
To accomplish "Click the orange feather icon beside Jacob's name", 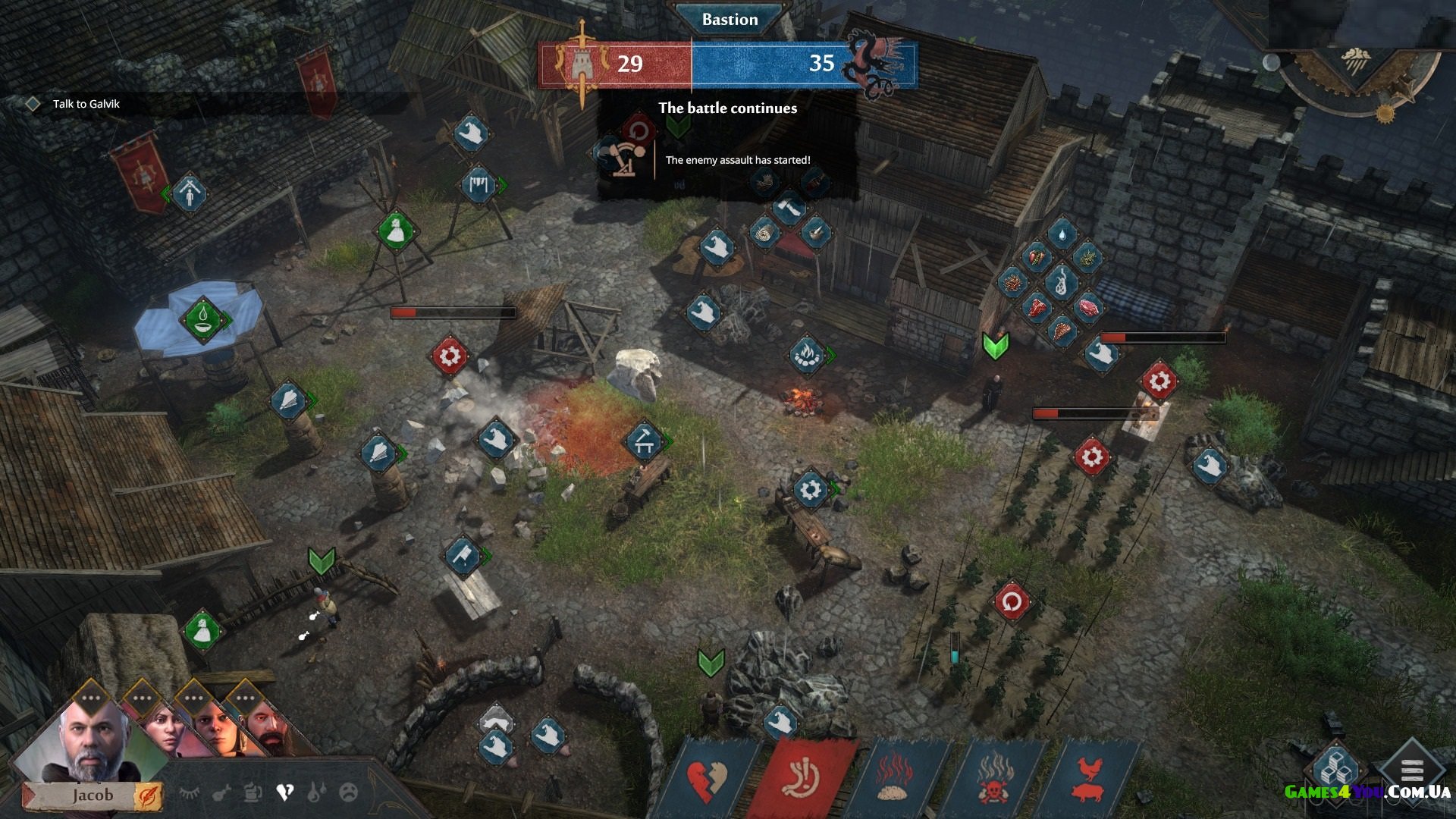I will pos(147,796).
